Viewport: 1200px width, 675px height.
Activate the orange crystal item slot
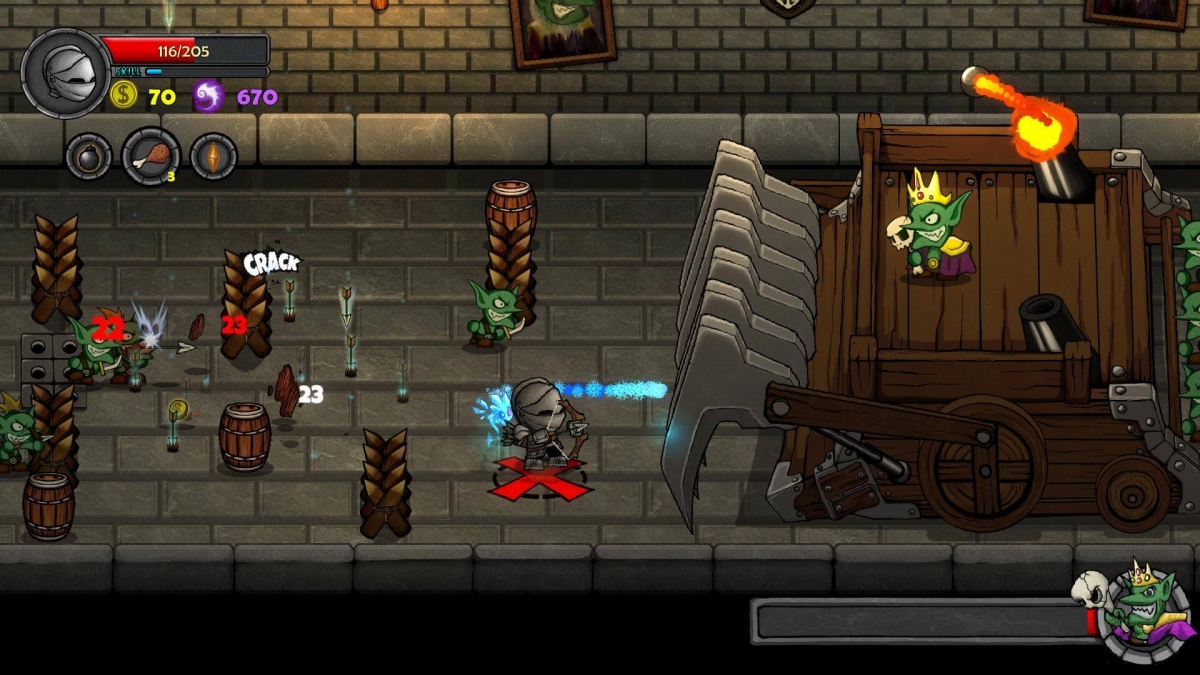click(213, 157)
